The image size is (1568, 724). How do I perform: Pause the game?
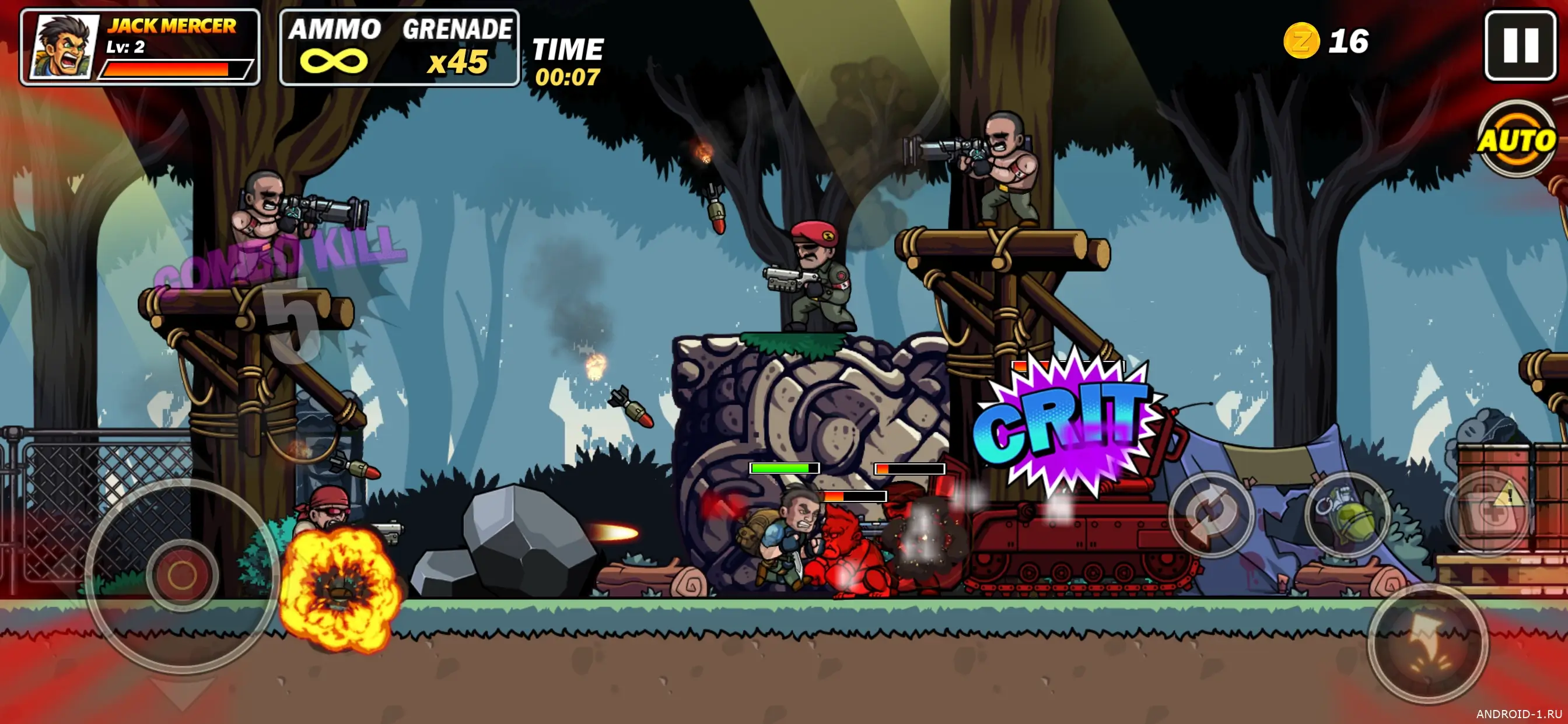[1520, 45]
